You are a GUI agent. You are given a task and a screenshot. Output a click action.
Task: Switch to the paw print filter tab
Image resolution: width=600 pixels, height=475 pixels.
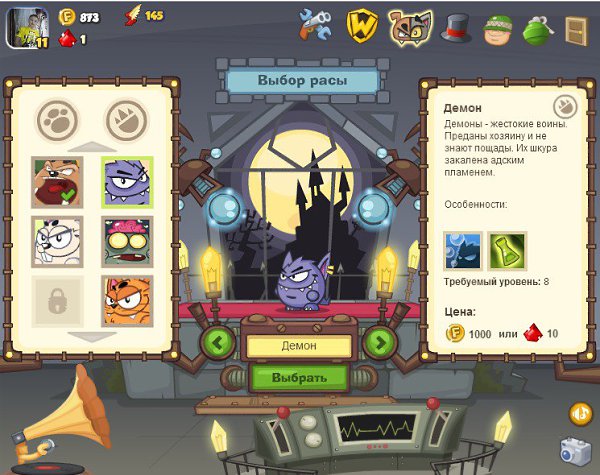57,119
